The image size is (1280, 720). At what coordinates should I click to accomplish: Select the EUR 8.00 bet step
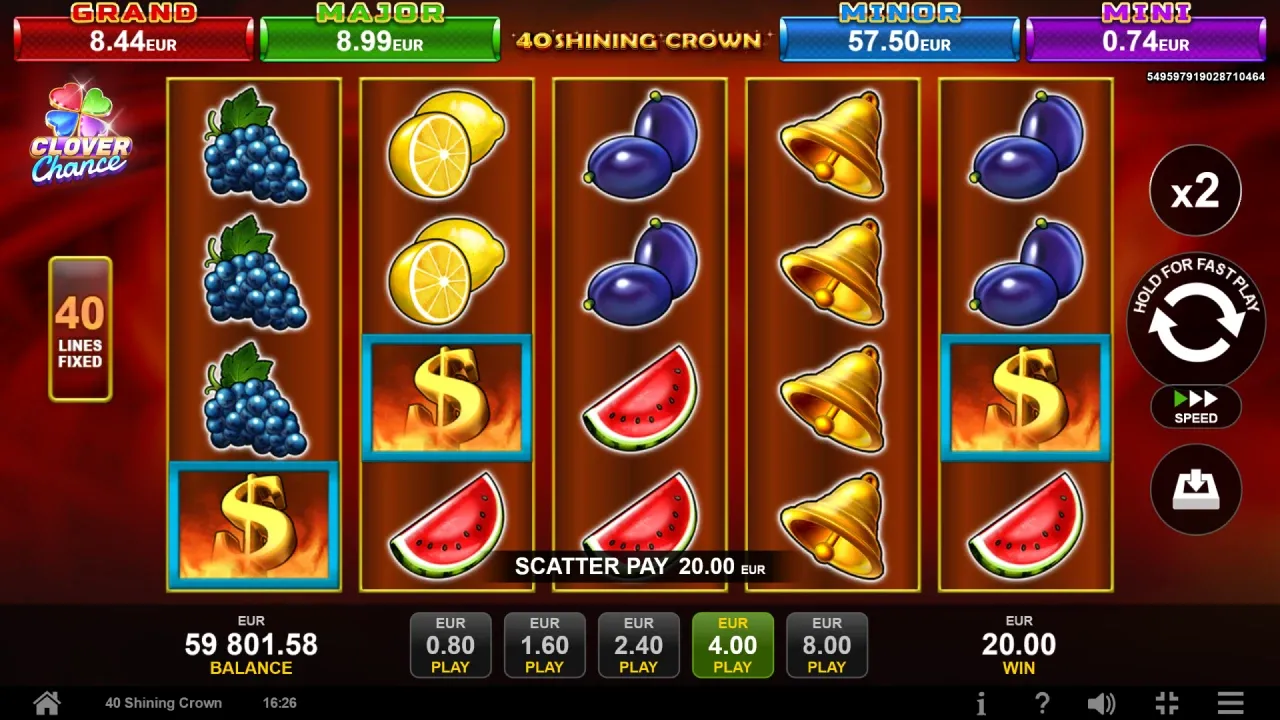click(x=827, y=644)
